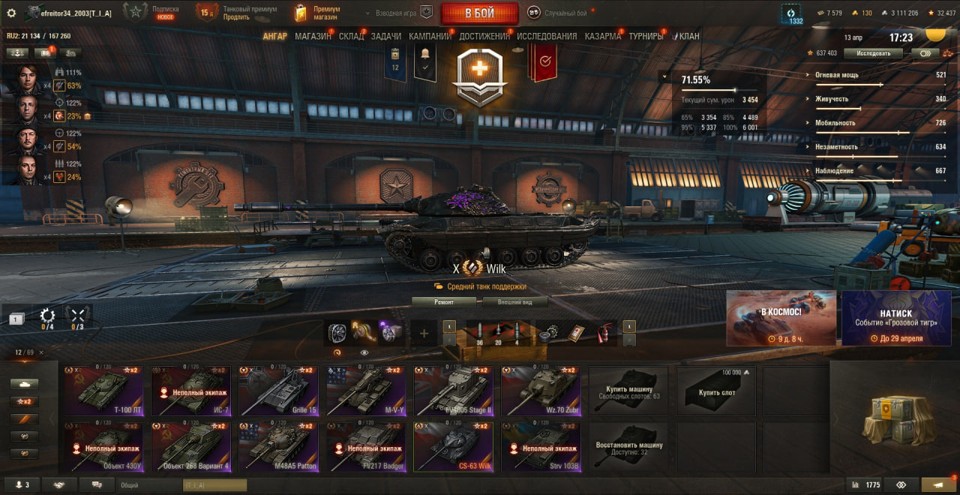Open the «ИССЛЕДОВАНИЯ» tab
960x495 pixels.
pos(547,36)
